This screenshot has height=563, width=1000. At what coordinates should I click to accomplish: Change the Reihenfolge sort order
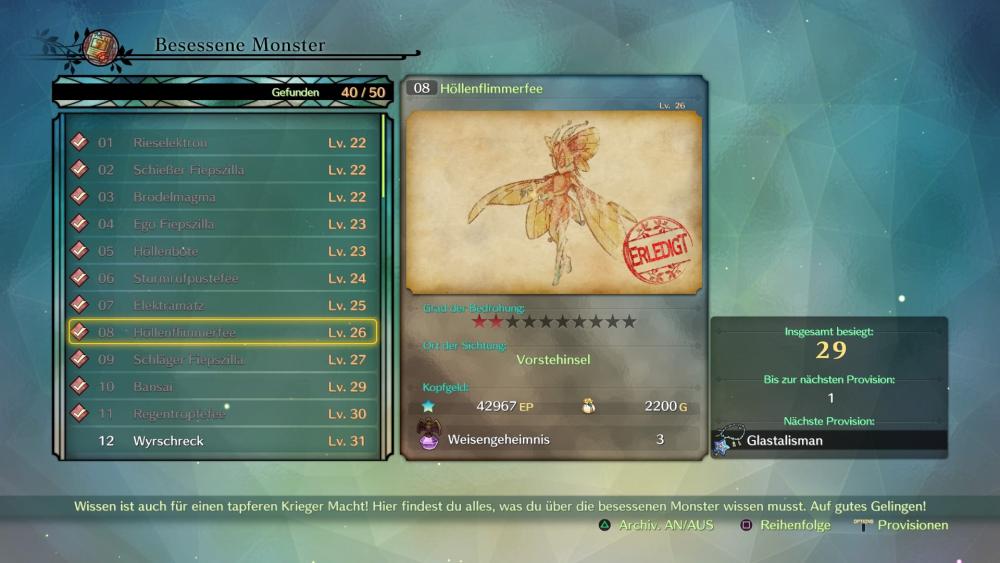(785, 525)
